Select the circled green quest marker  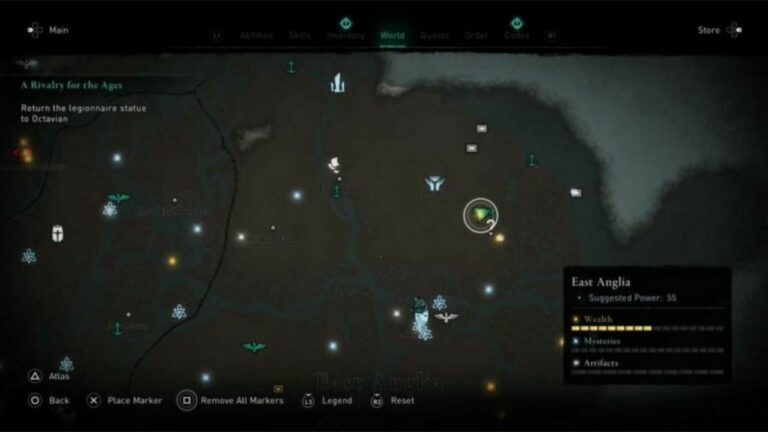pyautogui.click(x=481, y=214)
